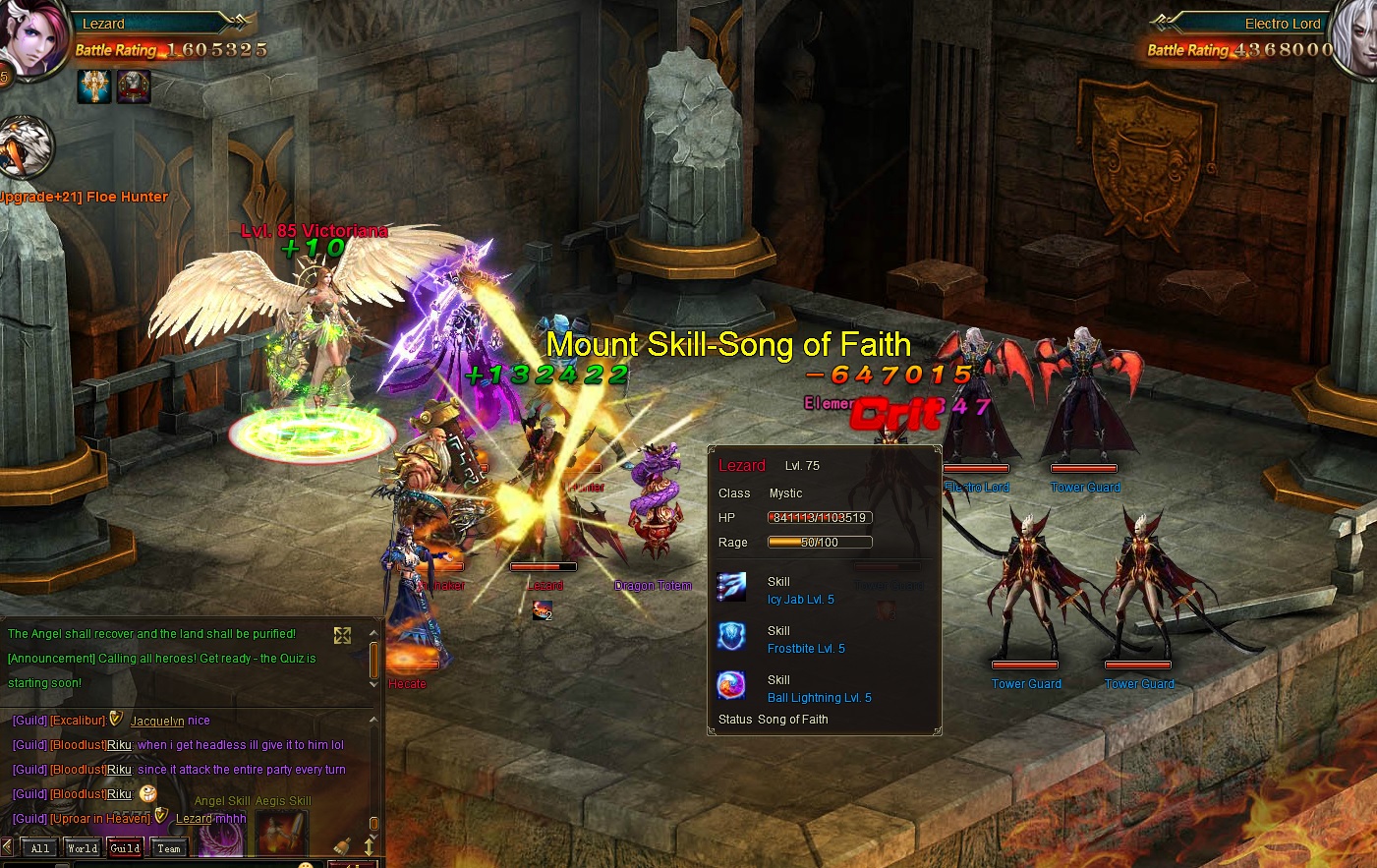
Task: Click the Icy Jab skill icon
Action: point(731,588)
